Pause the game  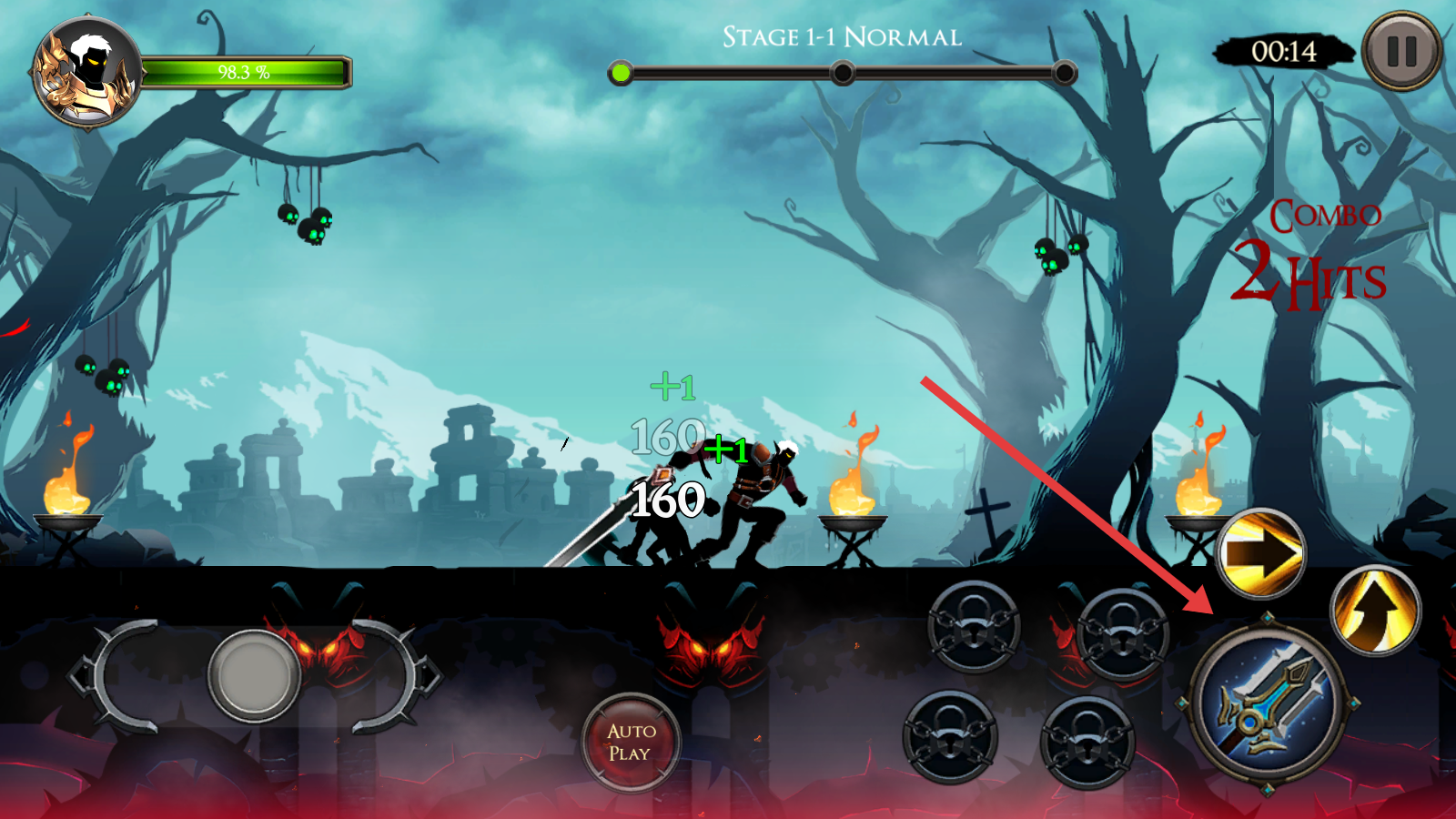(1401, 51)
